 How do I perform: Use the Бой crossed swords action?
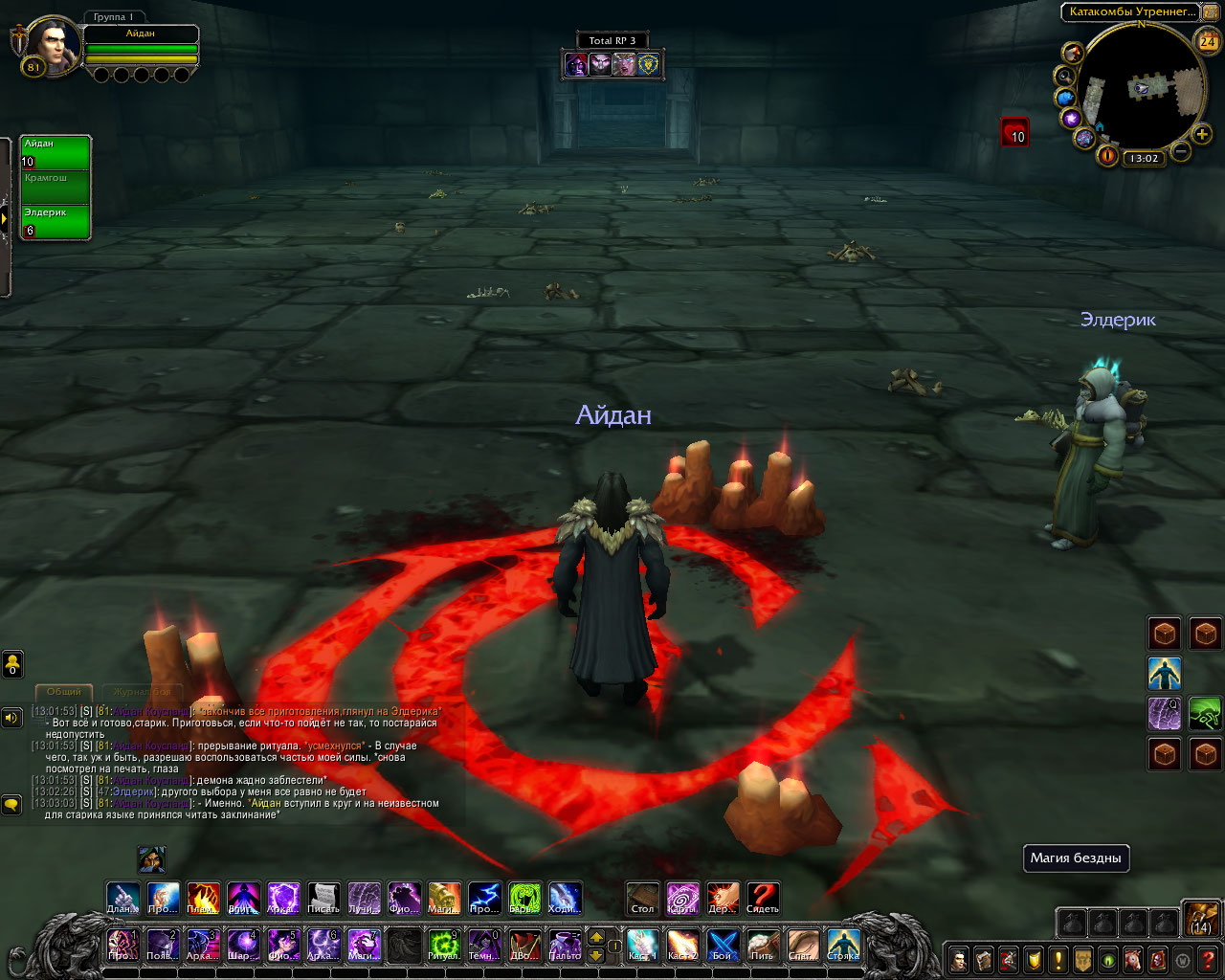[723, 945]
